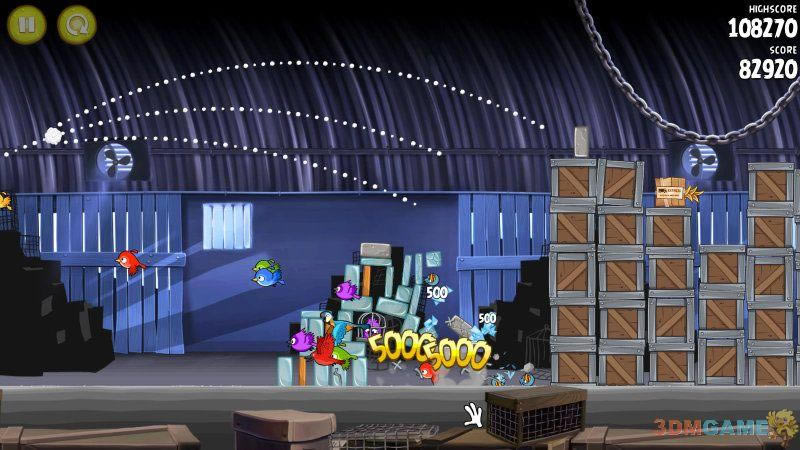Restart the current level
The width and height of the screenshot is (800, 450).
click(76, 23)
